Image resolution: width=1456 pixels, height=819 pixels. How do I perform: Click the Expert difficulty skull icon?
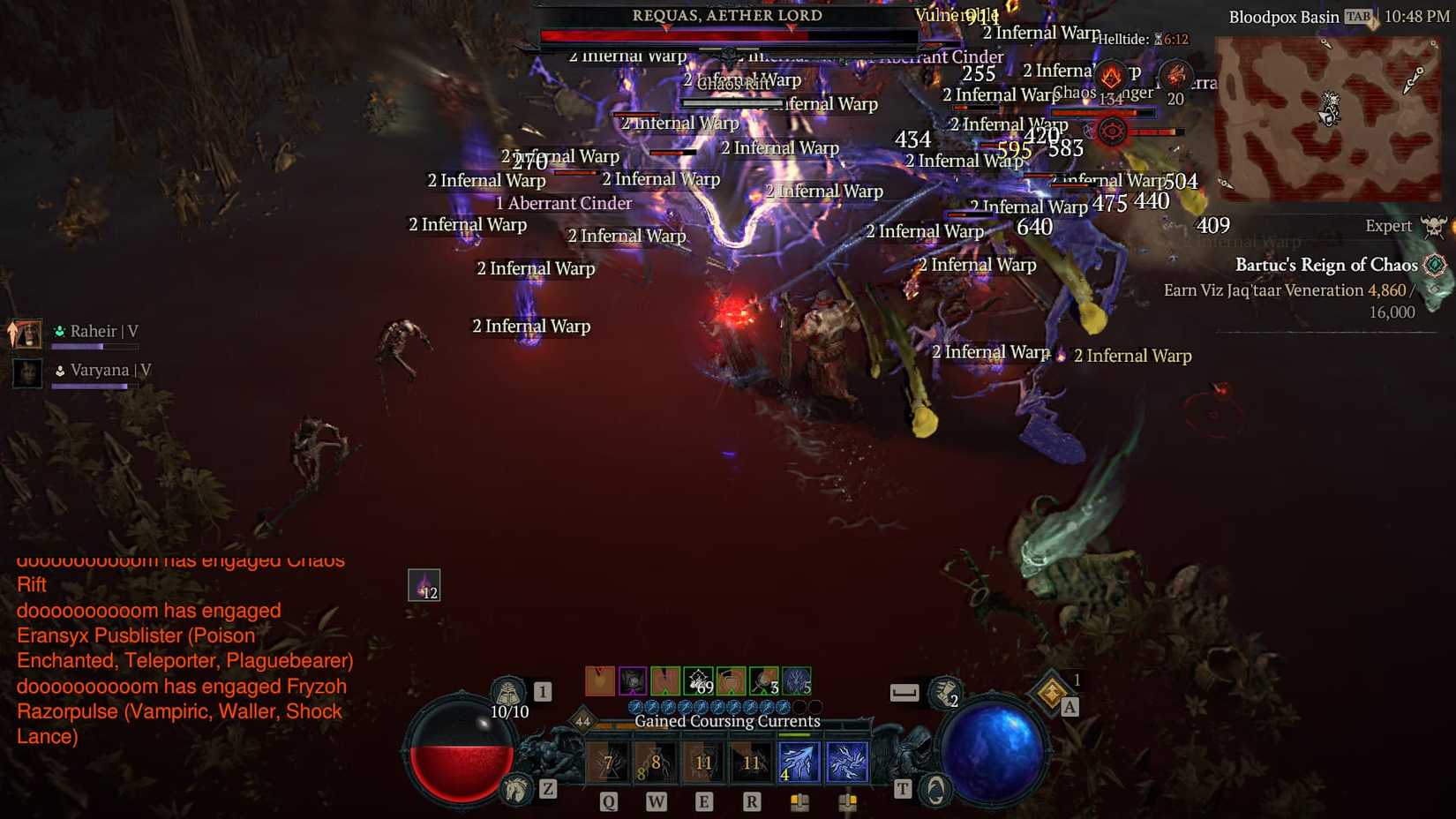point(1434,226)
